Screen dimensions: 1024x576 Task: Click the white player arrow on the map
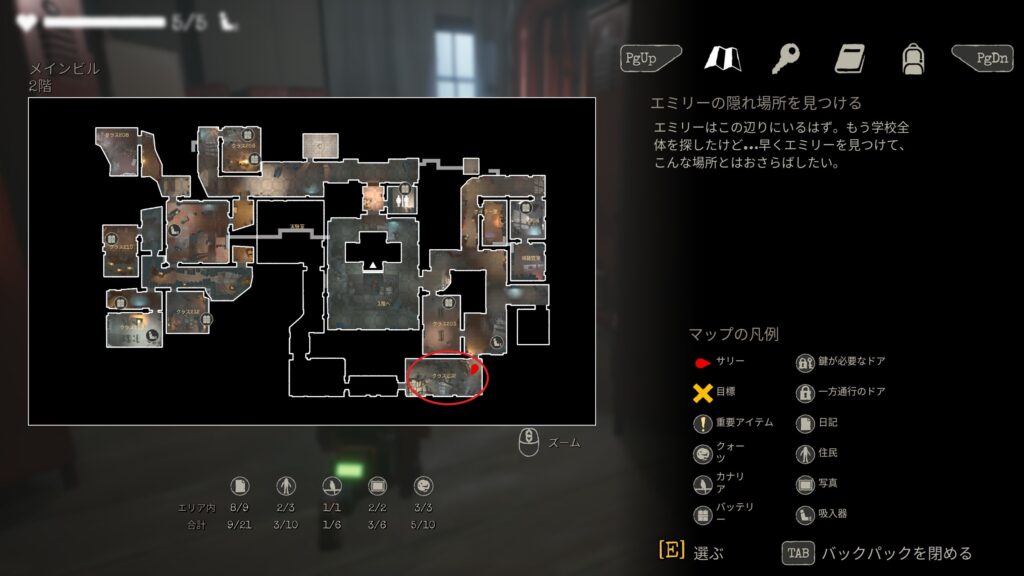click(373, 265)
